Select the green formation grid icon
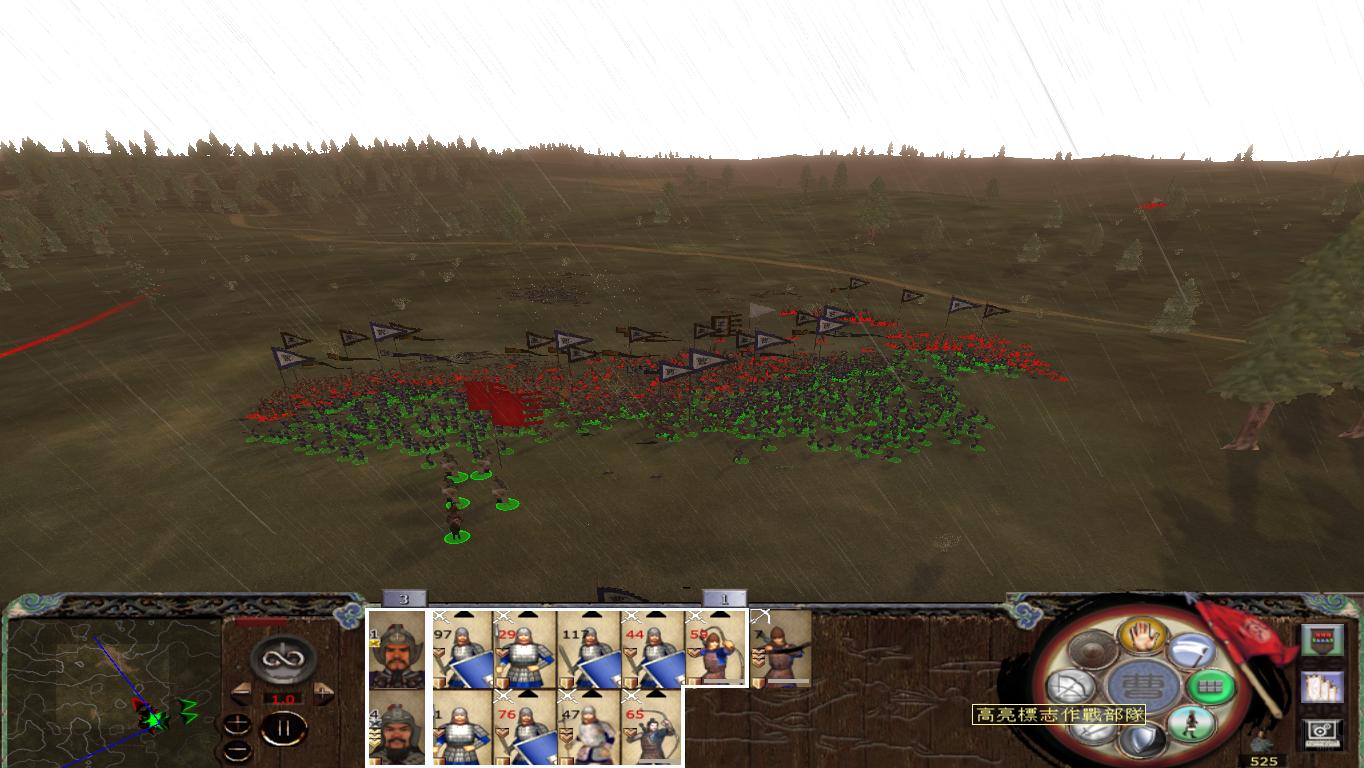1364x768 pixels. (x=1209, y=685)
